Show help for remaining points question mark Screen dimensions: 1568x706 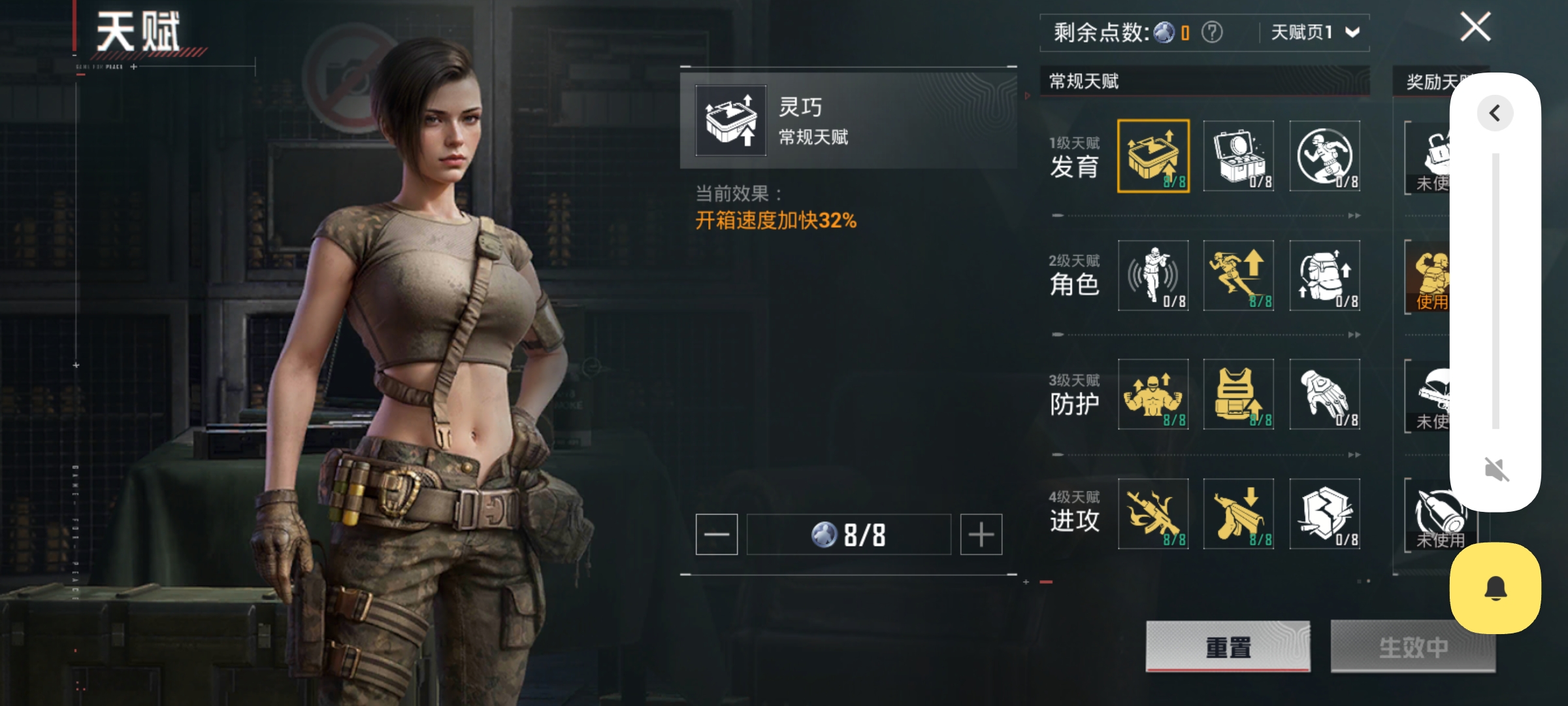tap(1212, 32)
